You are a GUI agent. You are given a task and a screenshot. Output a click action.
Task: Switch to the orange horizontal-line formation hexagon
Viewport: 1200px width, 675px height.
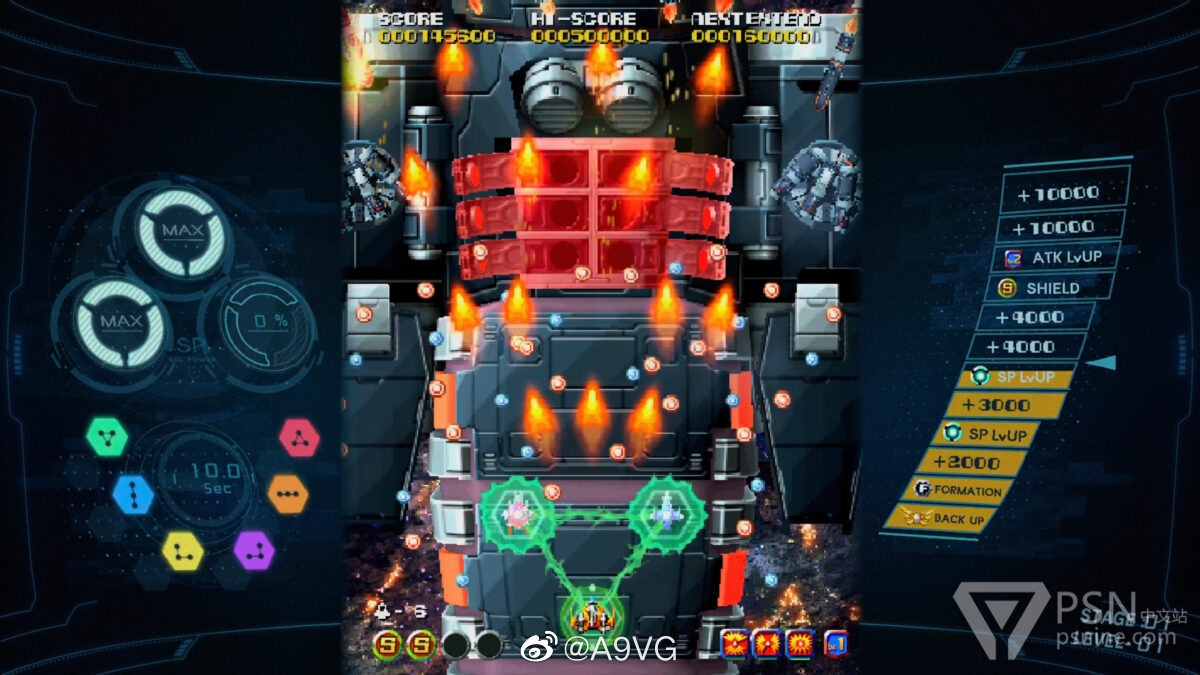click(287, 494)
